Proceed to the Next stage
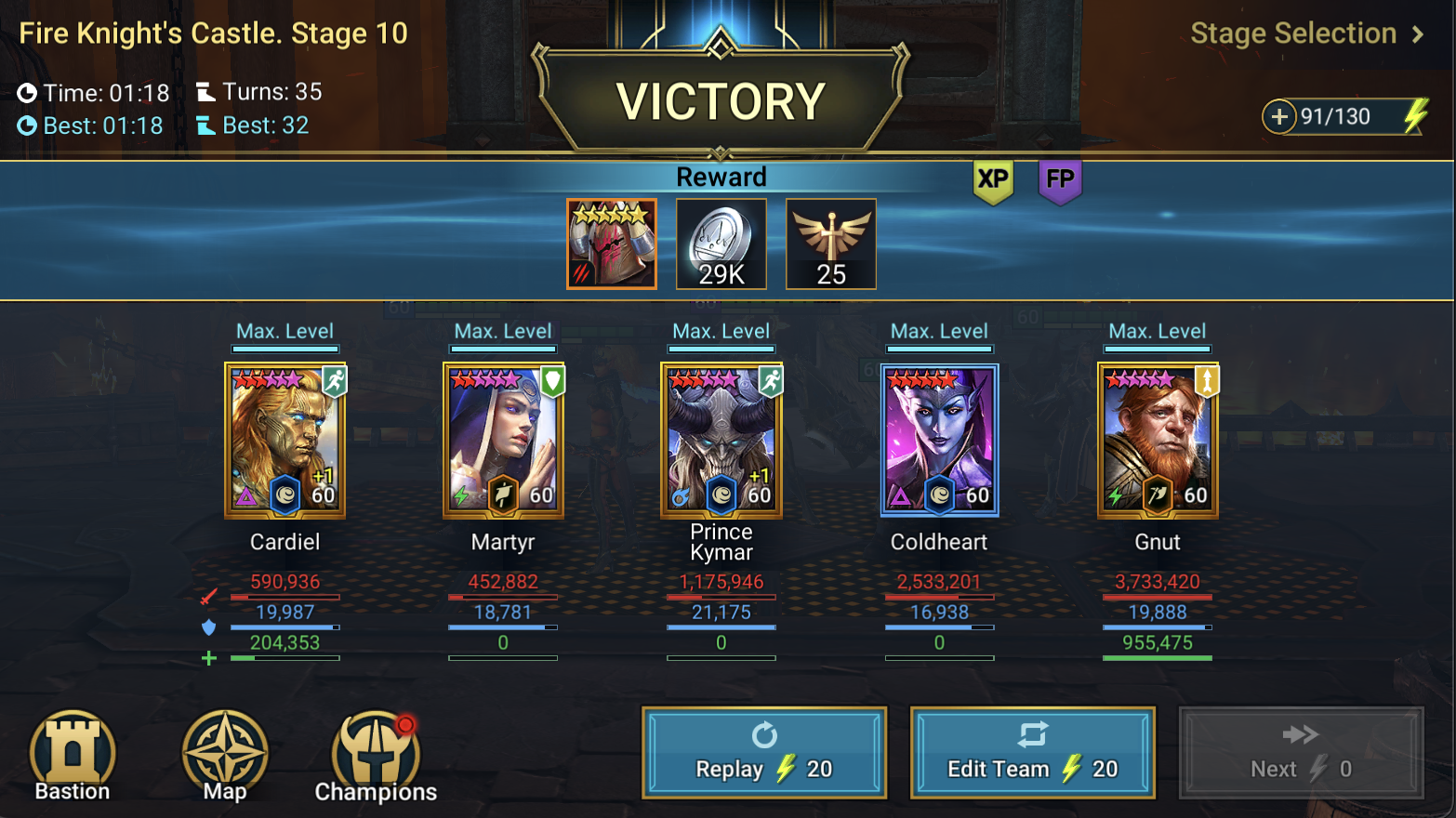This screenshot has height=818, width=1456. 1300,753
